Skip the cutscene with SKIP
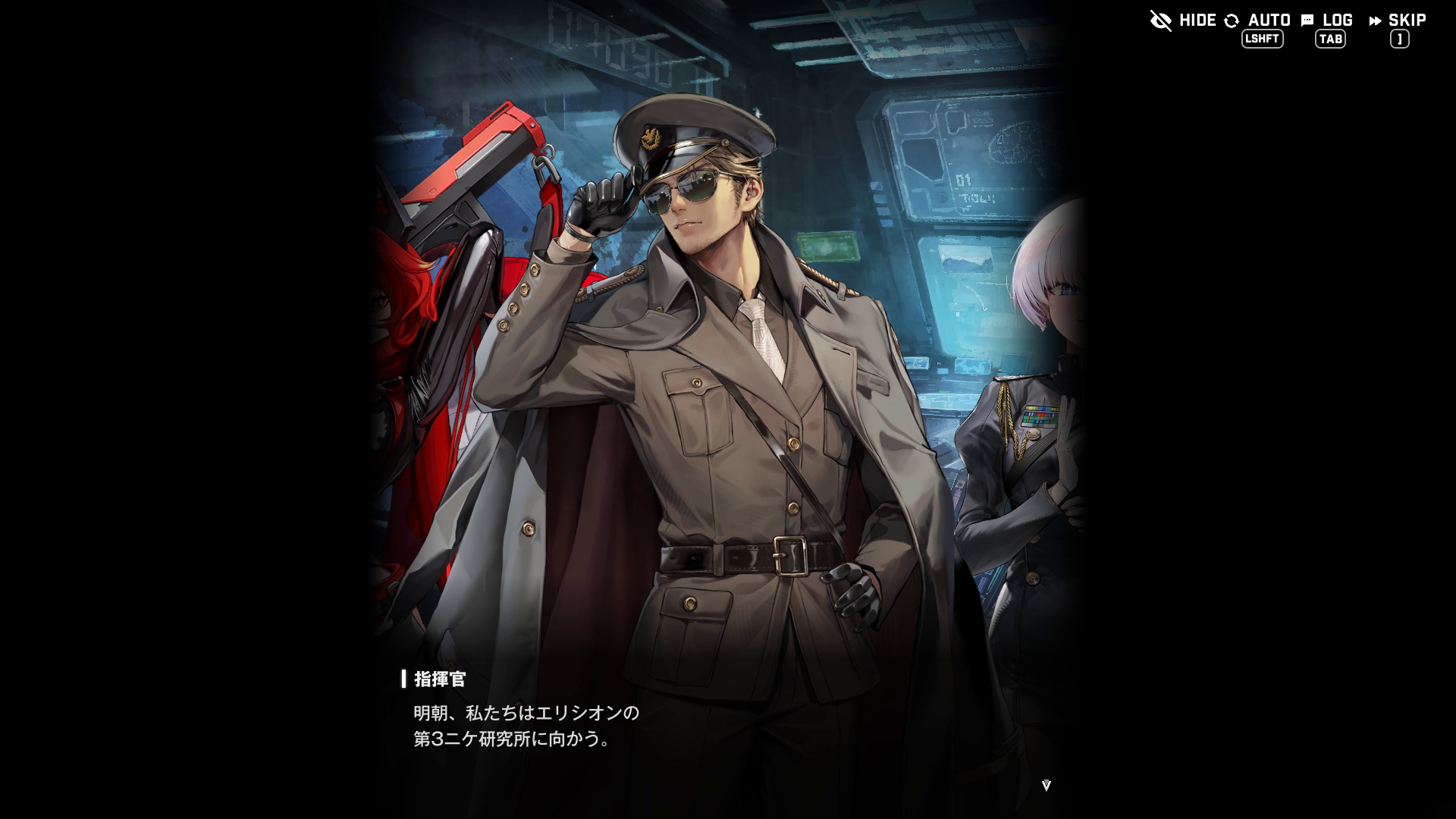This screenshot has height=819, width=1456. coord(1398,20)
